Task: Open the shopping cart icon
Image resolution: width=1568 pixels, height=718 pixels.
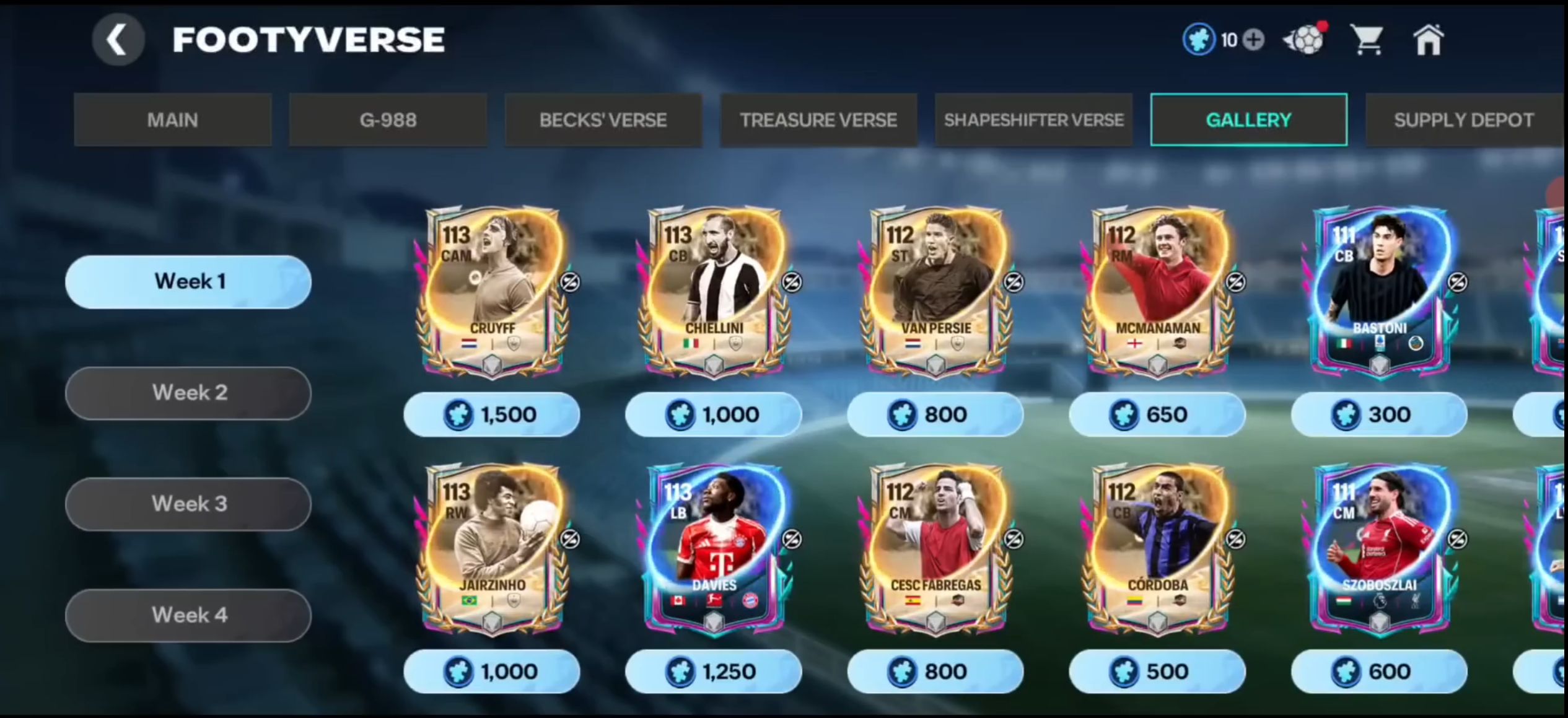Action: [1367, 39]
